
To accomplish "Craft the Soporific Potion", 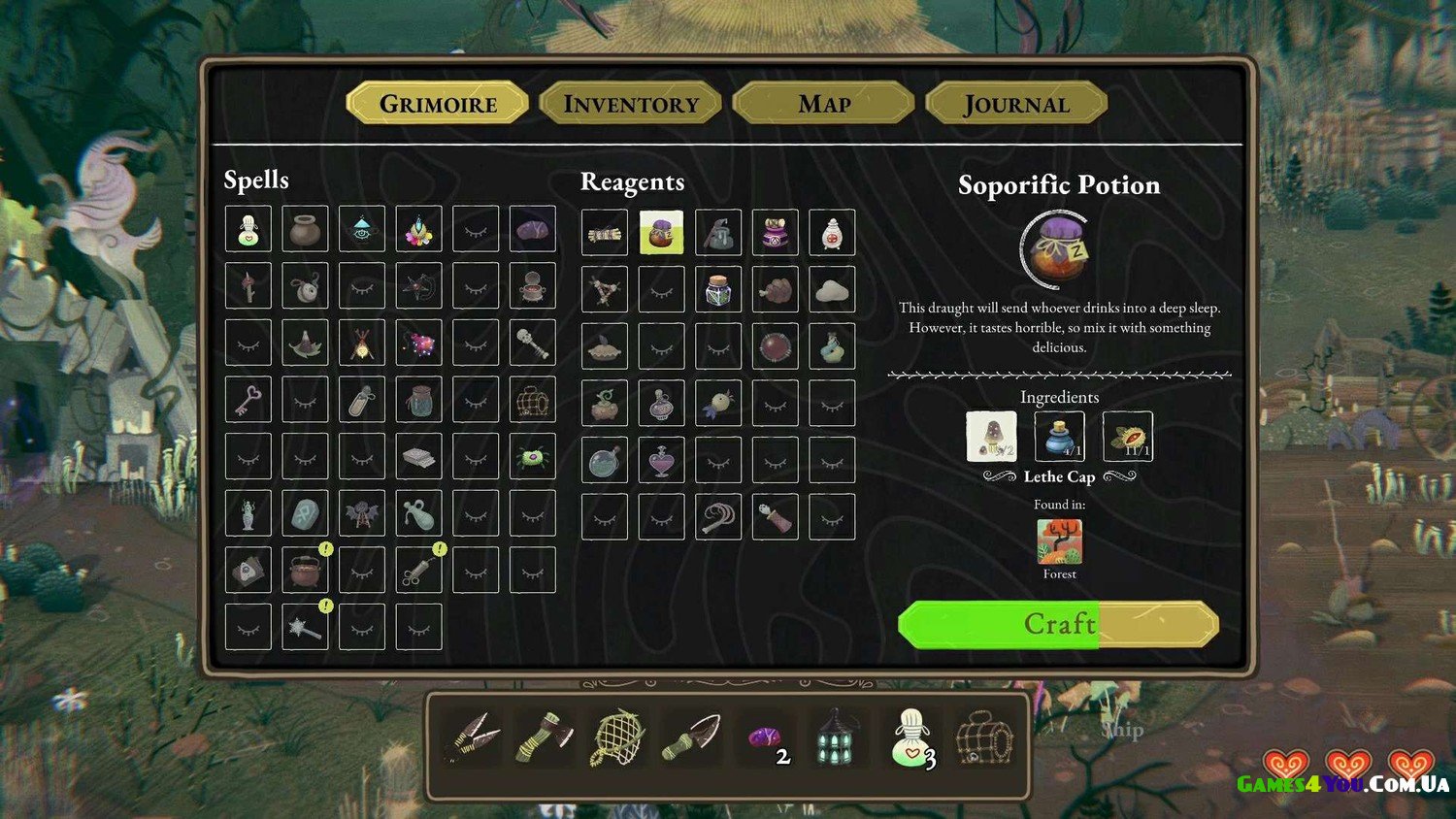I will (1058, 624).
